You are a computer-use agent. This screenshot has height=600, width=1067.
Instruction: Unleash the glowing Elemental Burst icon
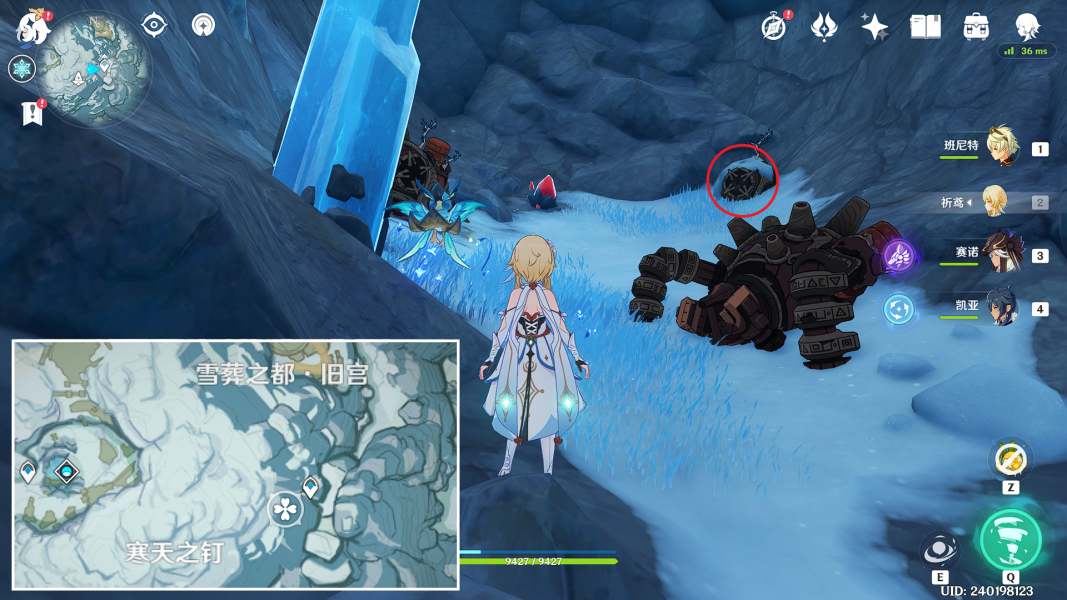coord(1011,541)
